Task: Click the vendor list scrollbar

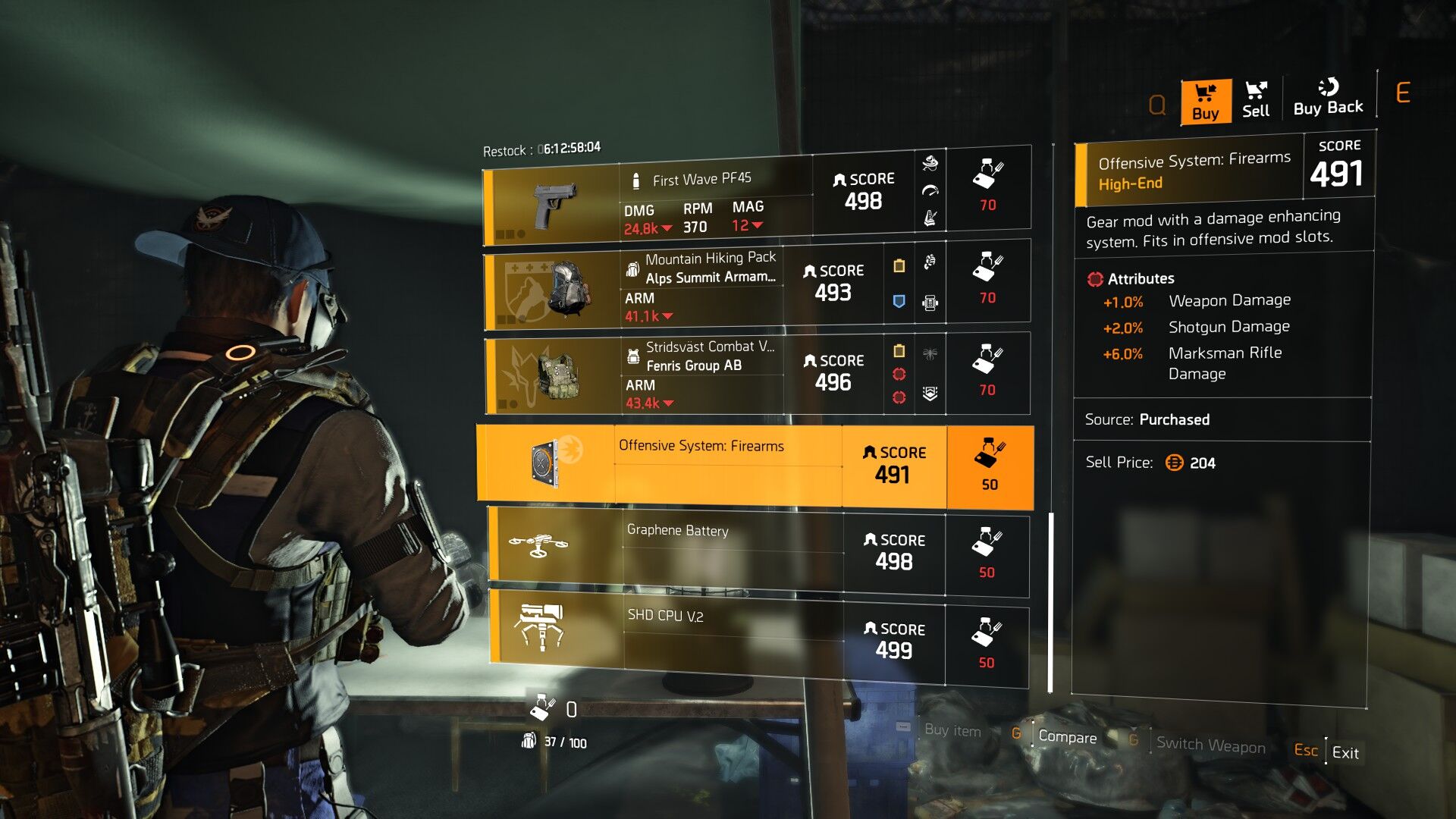Action: [1050, 602]
